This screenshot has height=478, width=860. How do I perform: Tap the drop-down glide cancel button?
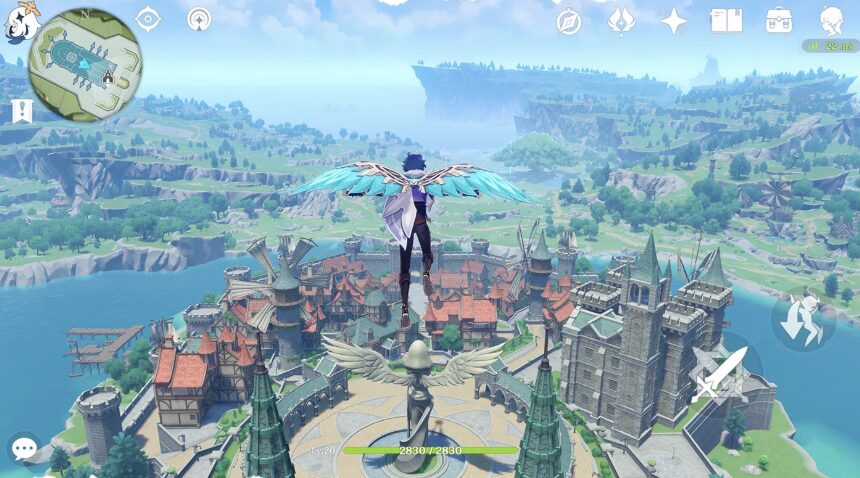(x=801, y=319)
